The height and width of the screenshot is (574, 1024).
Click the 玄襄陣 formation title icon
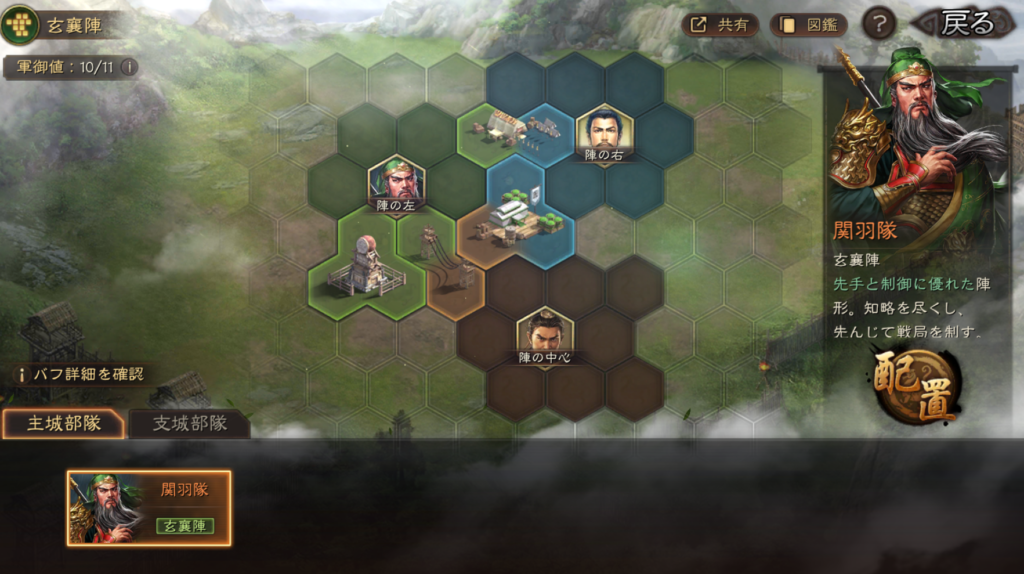point(20,24)
